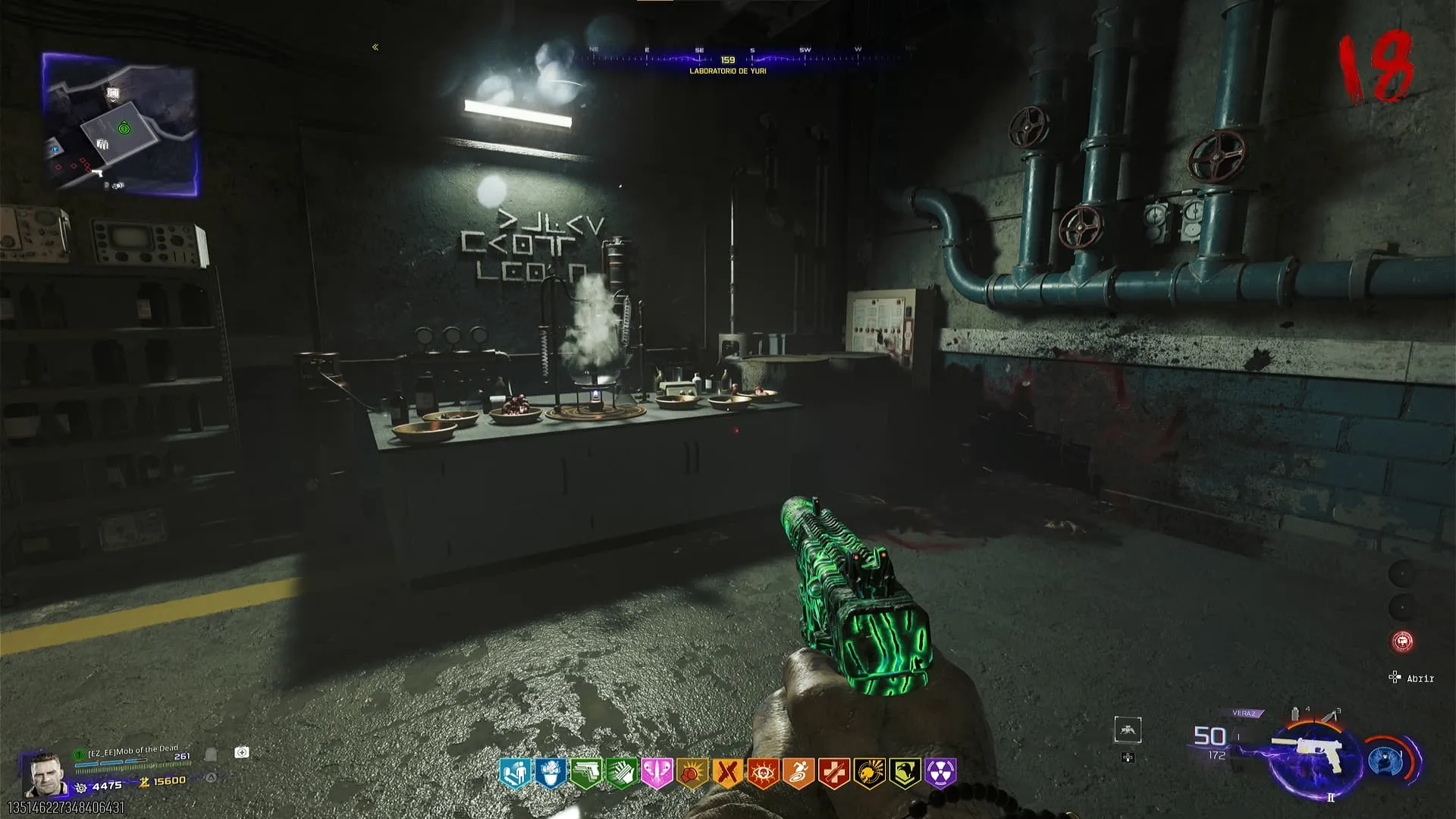This screenshot has width=1456, height=819.
Task: Select the white medkit self-revive icon
Action: pyautogui.click(x=242, y=752)
